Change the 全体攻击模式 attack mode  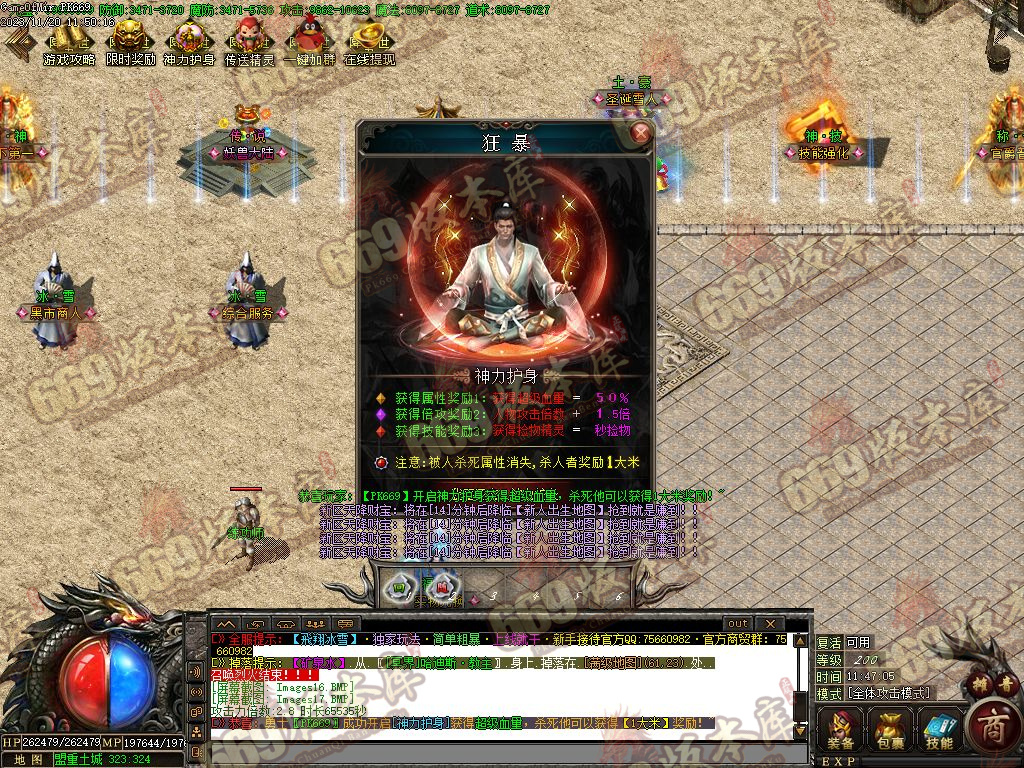pyautogui.click(x=888, y=693)
